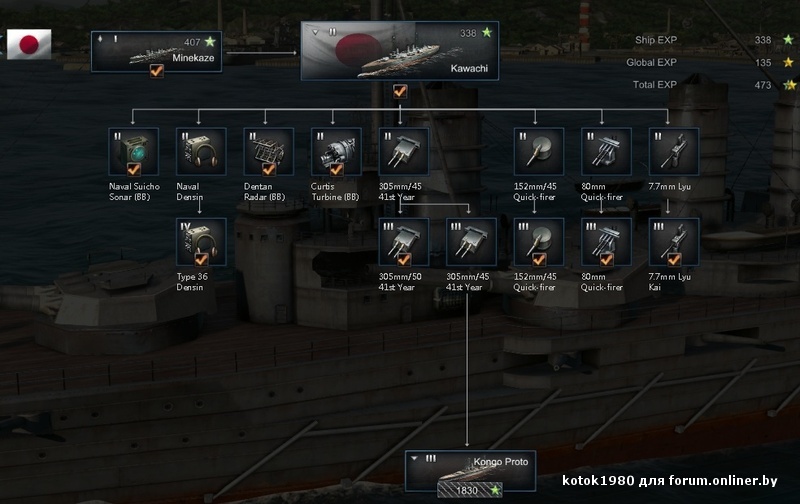Screen dimensions: 800x504
Task: Select the Naval Suicho Sonar (88) module
Action: [133, 152]
